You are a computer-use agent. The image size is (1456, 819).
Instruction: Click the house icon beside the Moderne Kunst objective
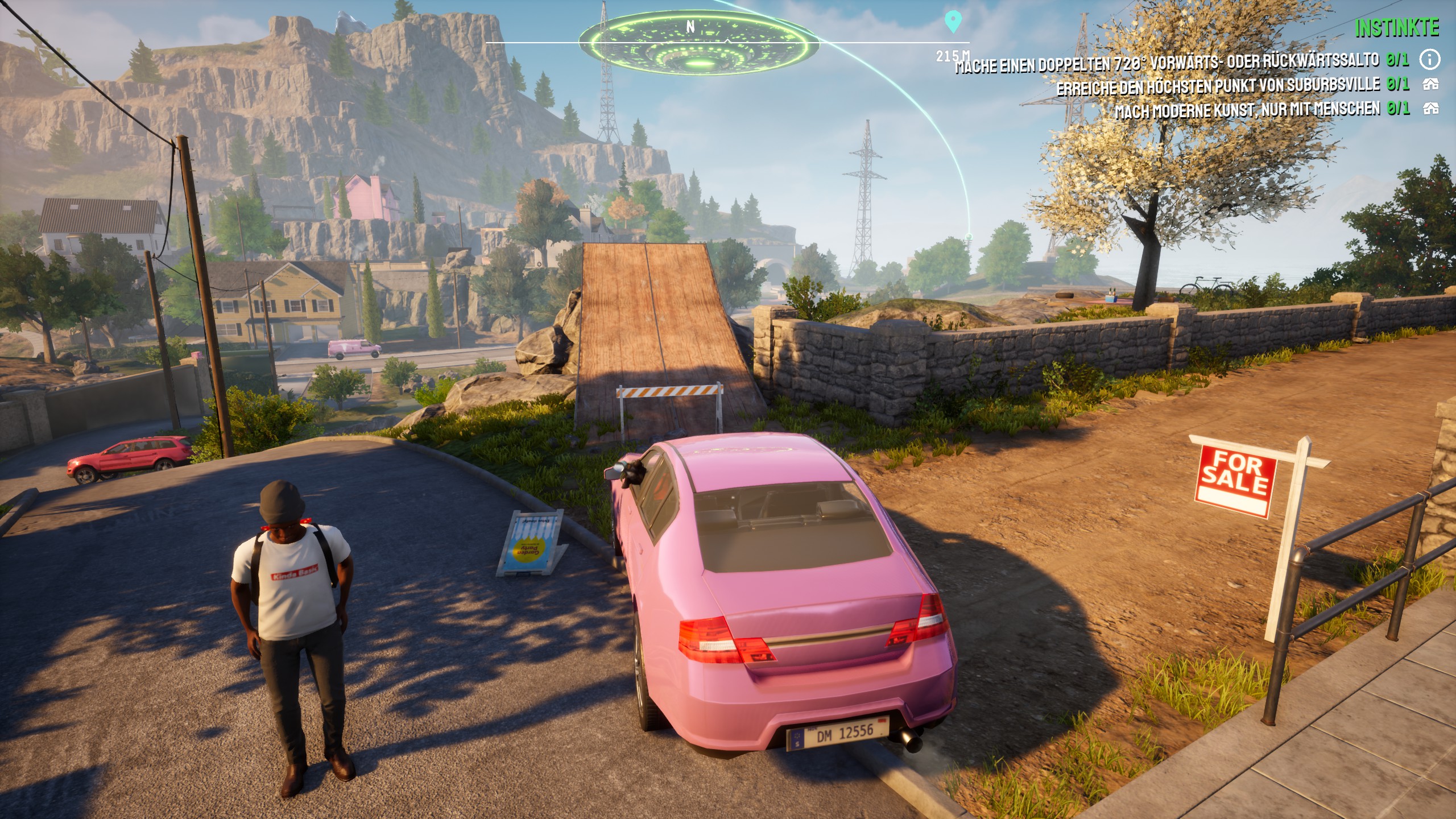[1430, 108]
